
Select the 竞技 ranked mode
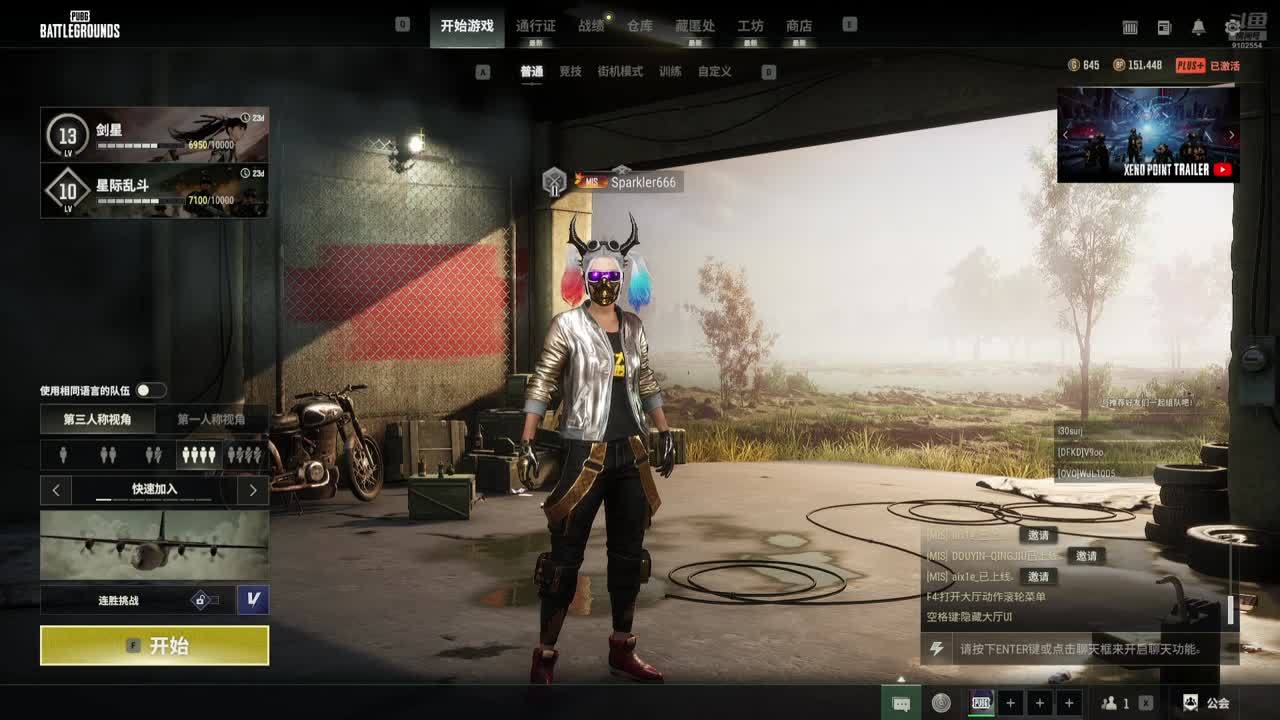pyautogui.click(x=570, y=72)
